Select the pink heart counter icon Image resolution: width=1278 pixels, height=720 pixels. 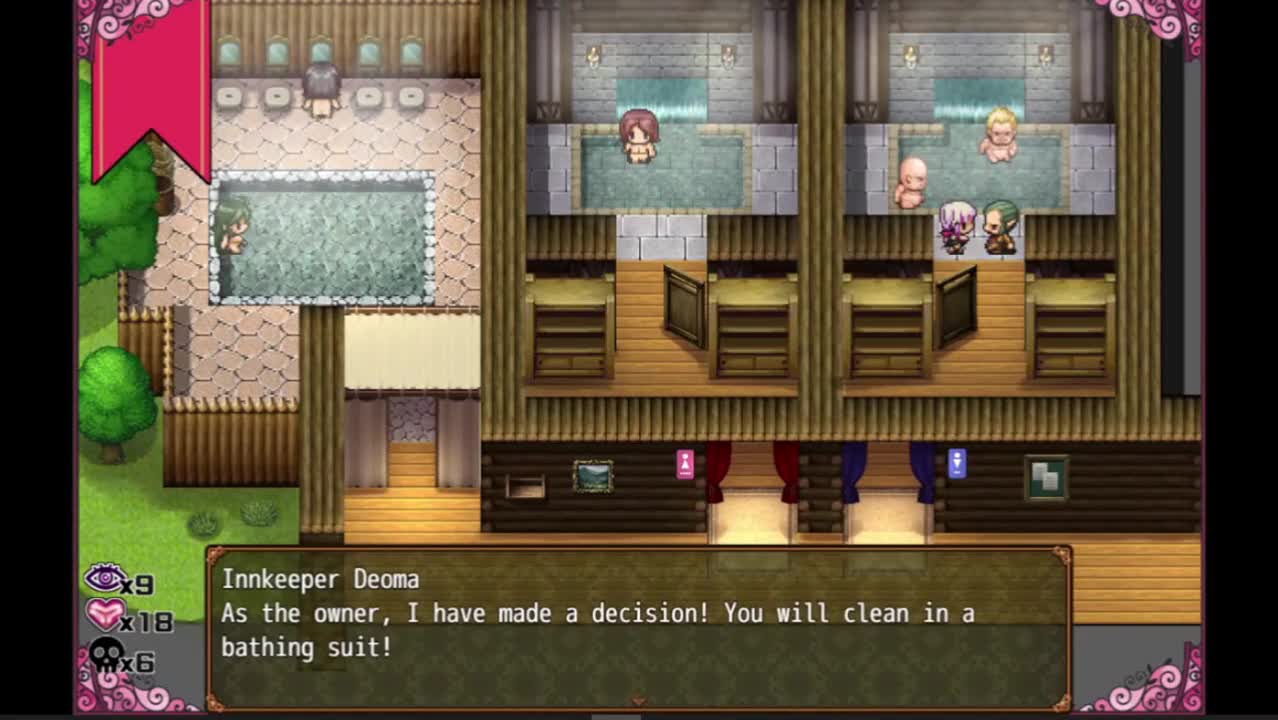[x=105, y=615]
